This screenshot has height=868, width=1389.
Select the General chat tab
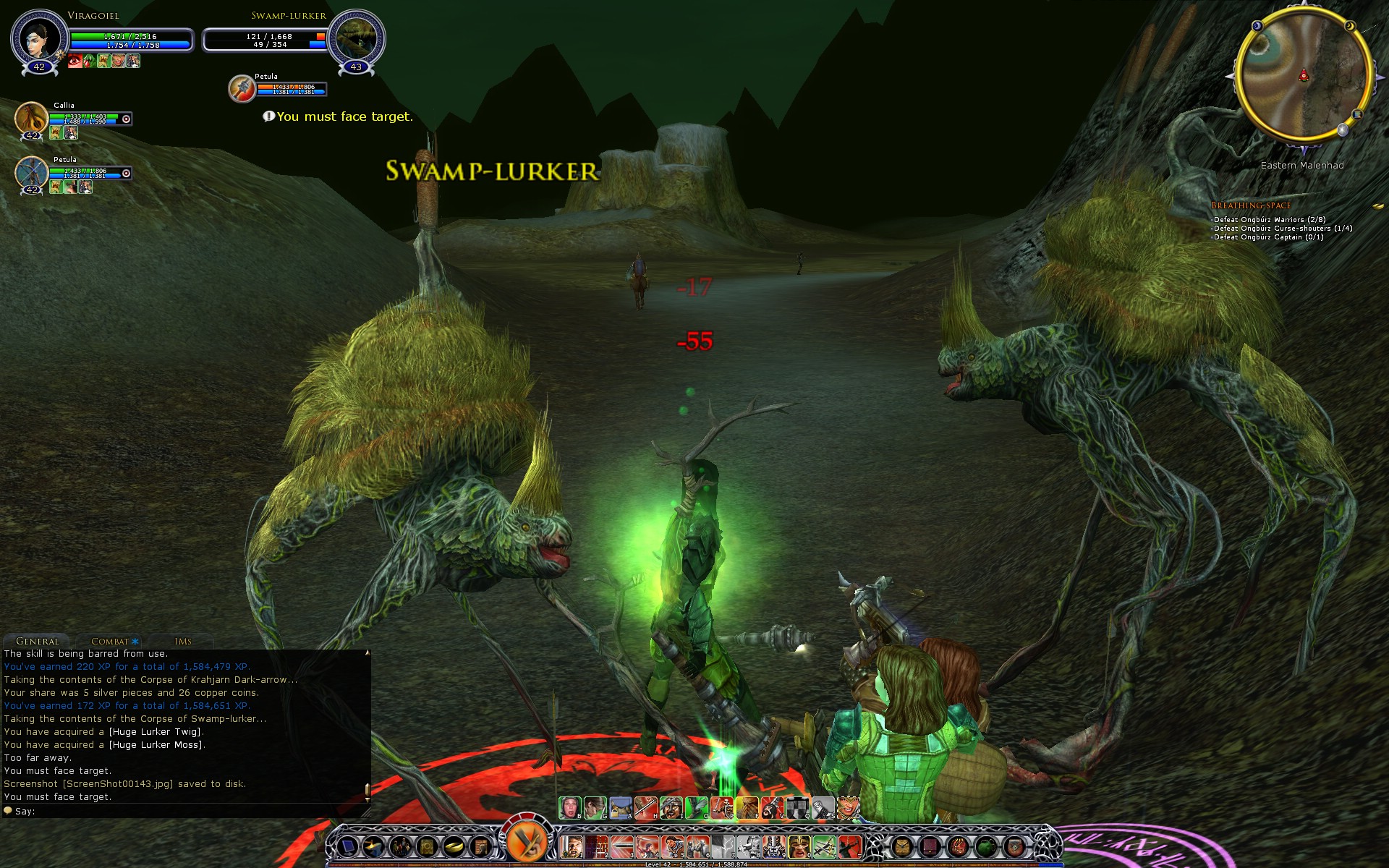click(x=38, y=641)
